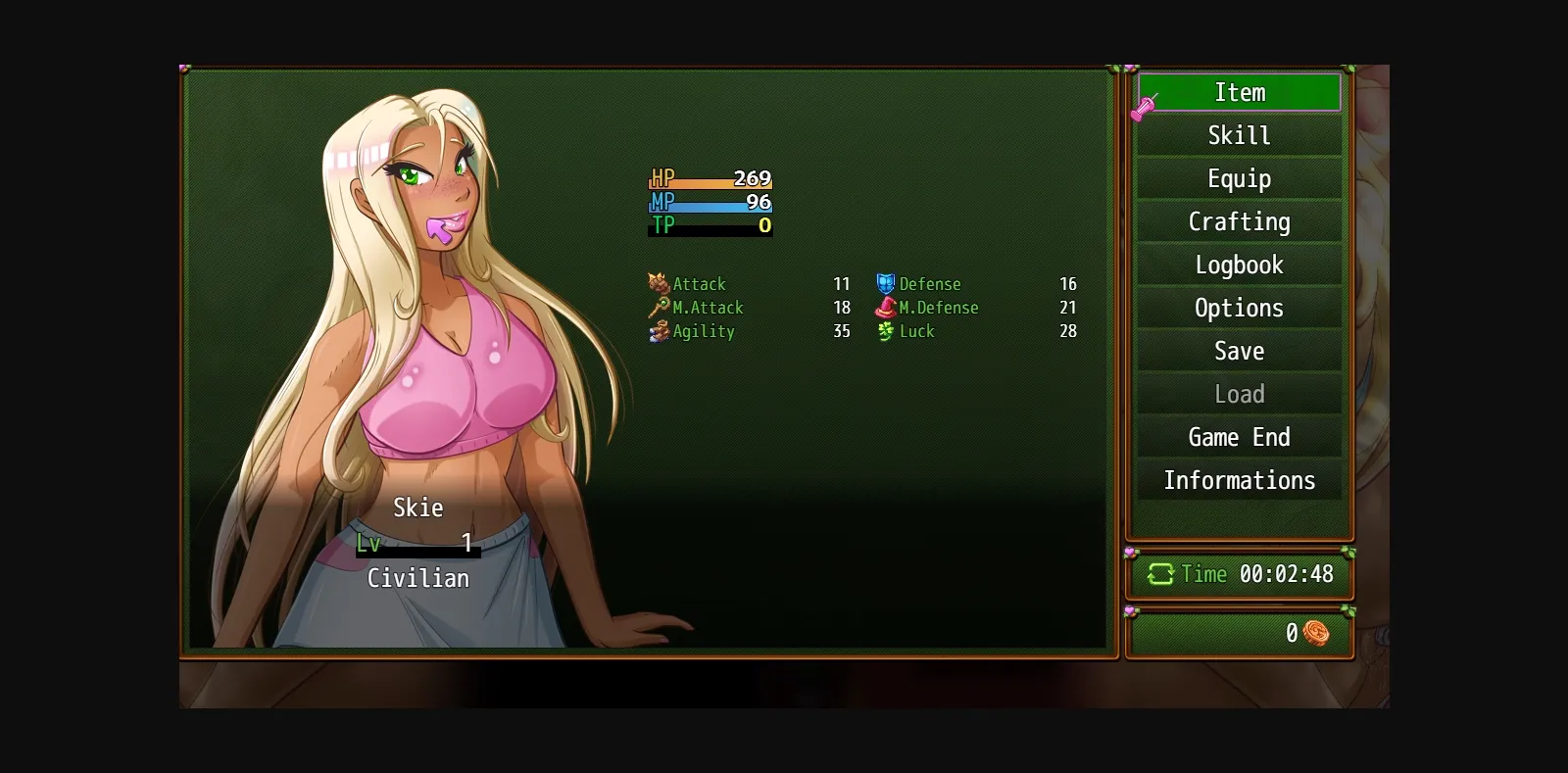This screenshot has width=1568, height=773.
Task: Choose Game End from the menu
Action: point(1239,437)
